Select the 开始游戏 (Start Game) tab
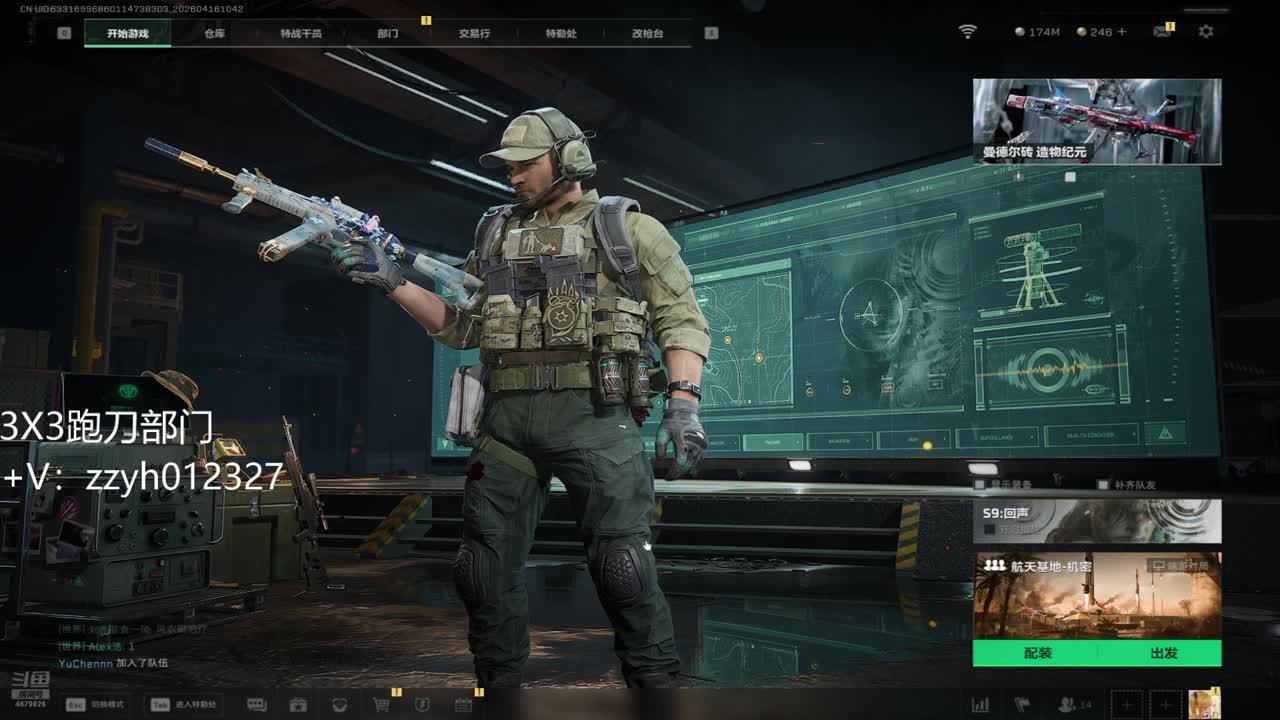The image size is (1280, 720). pyautogui.click(x=127, y=33)
